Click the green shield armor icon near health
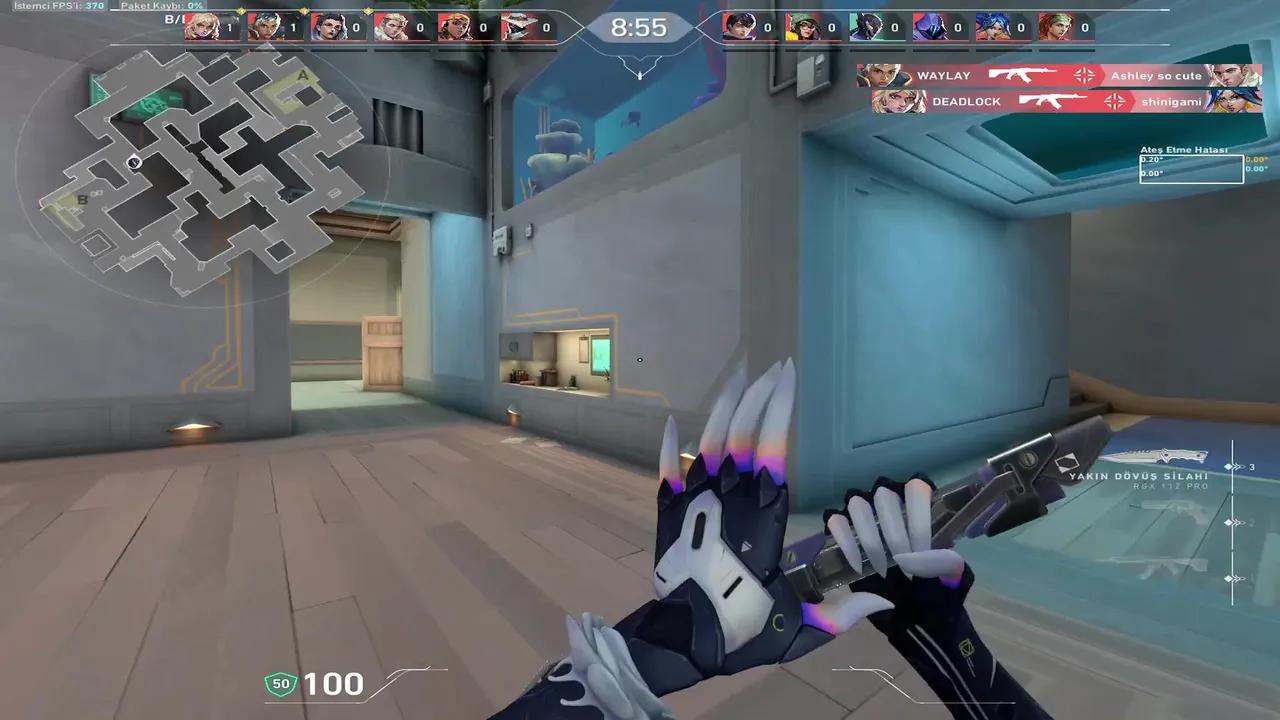Image resolution: width=1280 pixels, height=720 pixels. (x=281, y=683)
